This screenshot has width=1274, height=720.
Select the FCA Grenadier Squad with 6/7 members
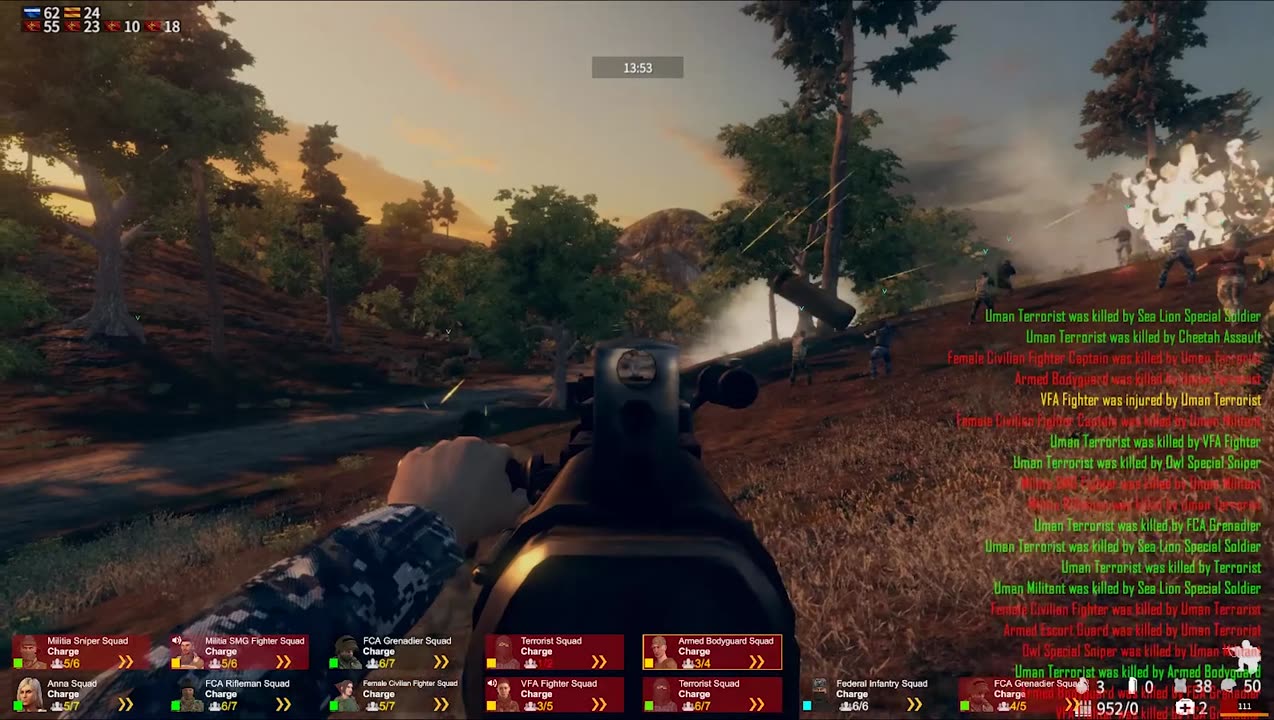click(x=397, y=652)
